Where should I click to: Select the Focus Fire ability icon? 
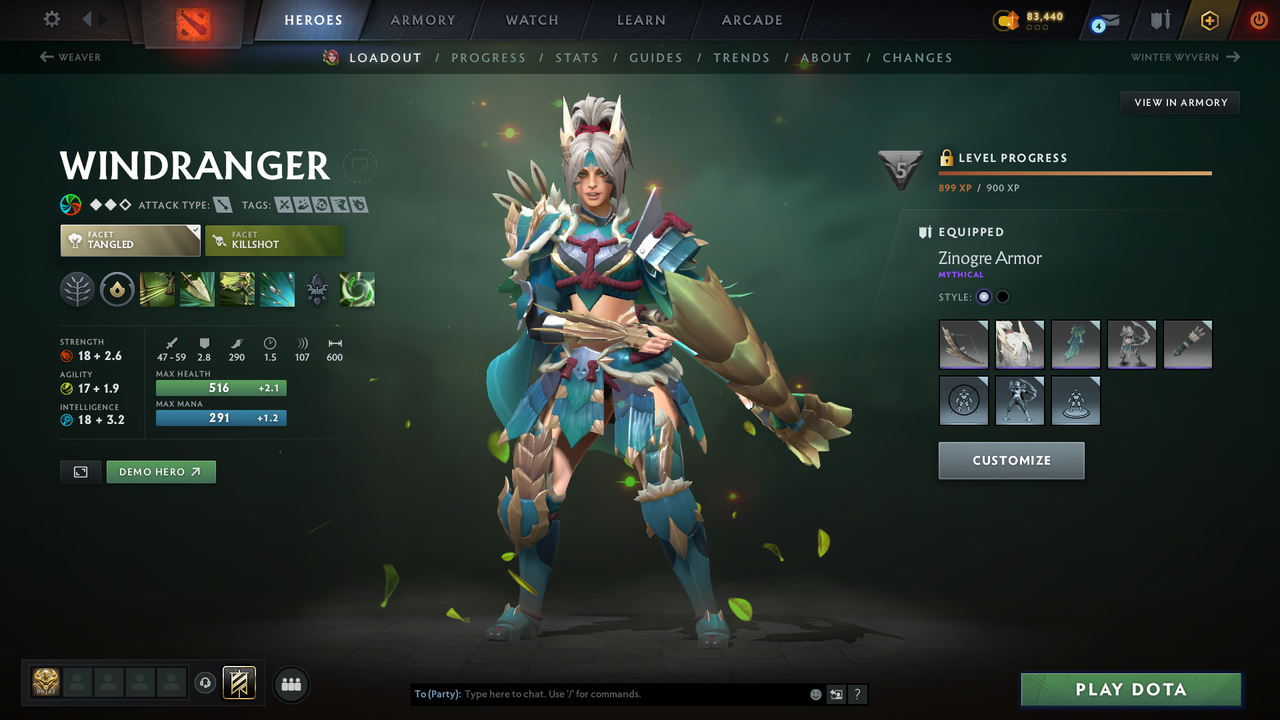tap(277, 290)
